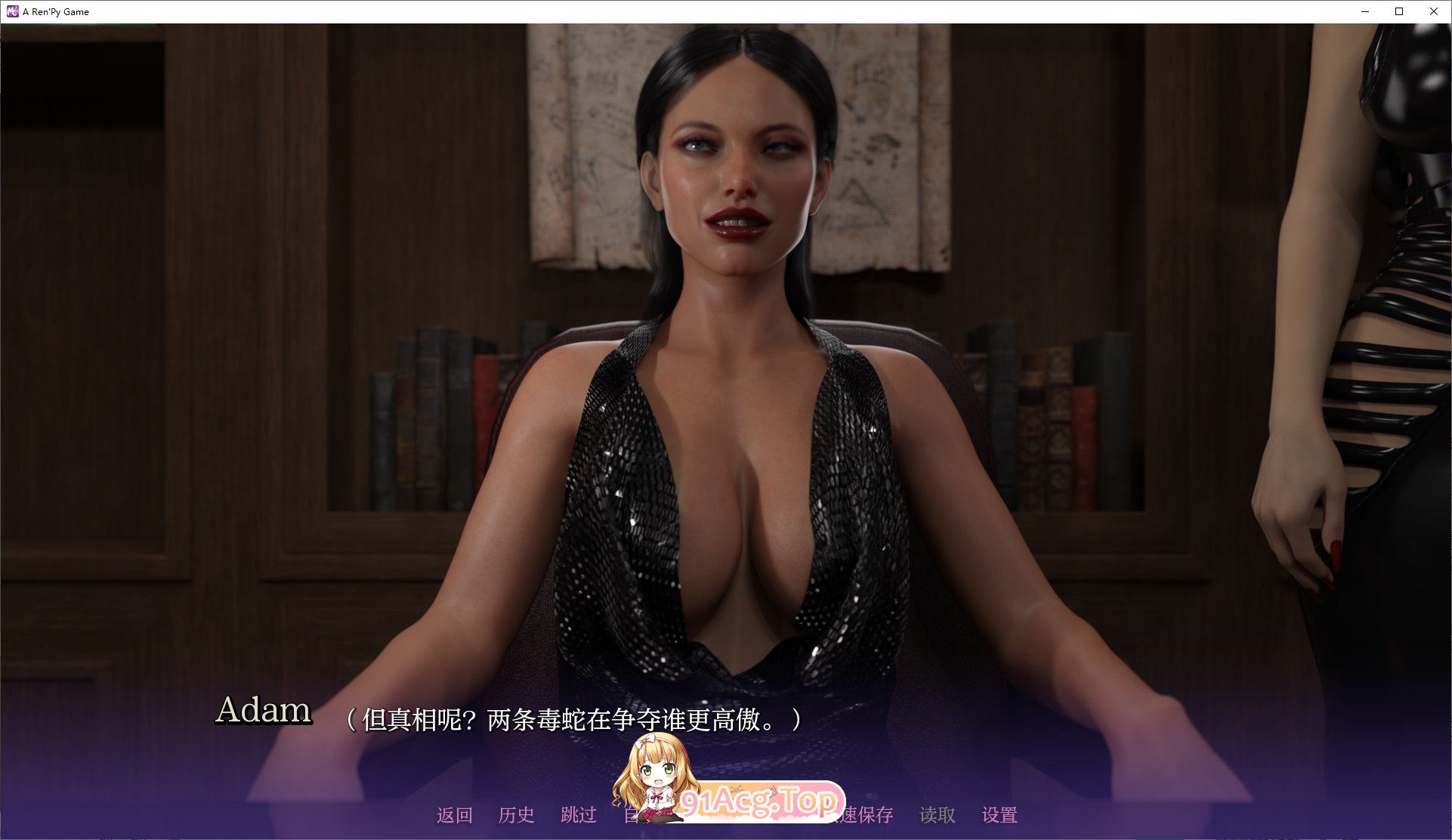Screen dimensions: 1452x840
Task: Click the Adam speaker name label
Action: point(264,712)
